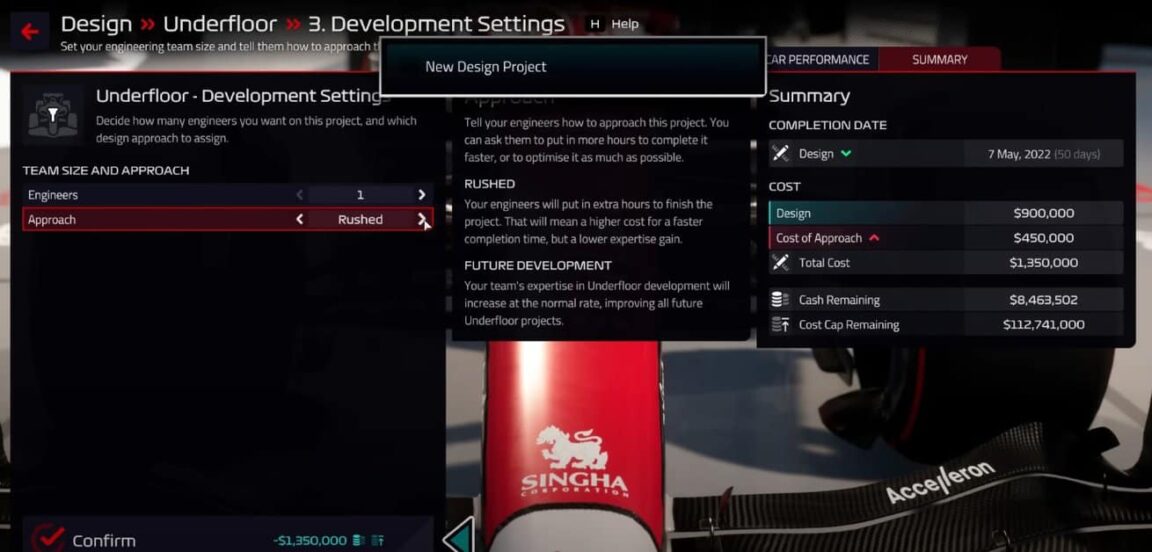The width and height of the screenshot is (1152, 552).
Task: Click the teal left arrow near the car
Action: coord(458,537)
